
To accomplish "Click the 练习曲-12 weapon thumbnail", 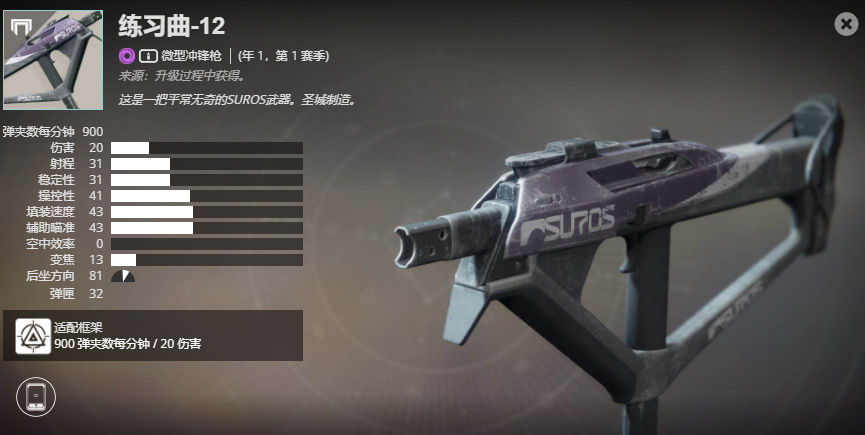I will [53, 60].
